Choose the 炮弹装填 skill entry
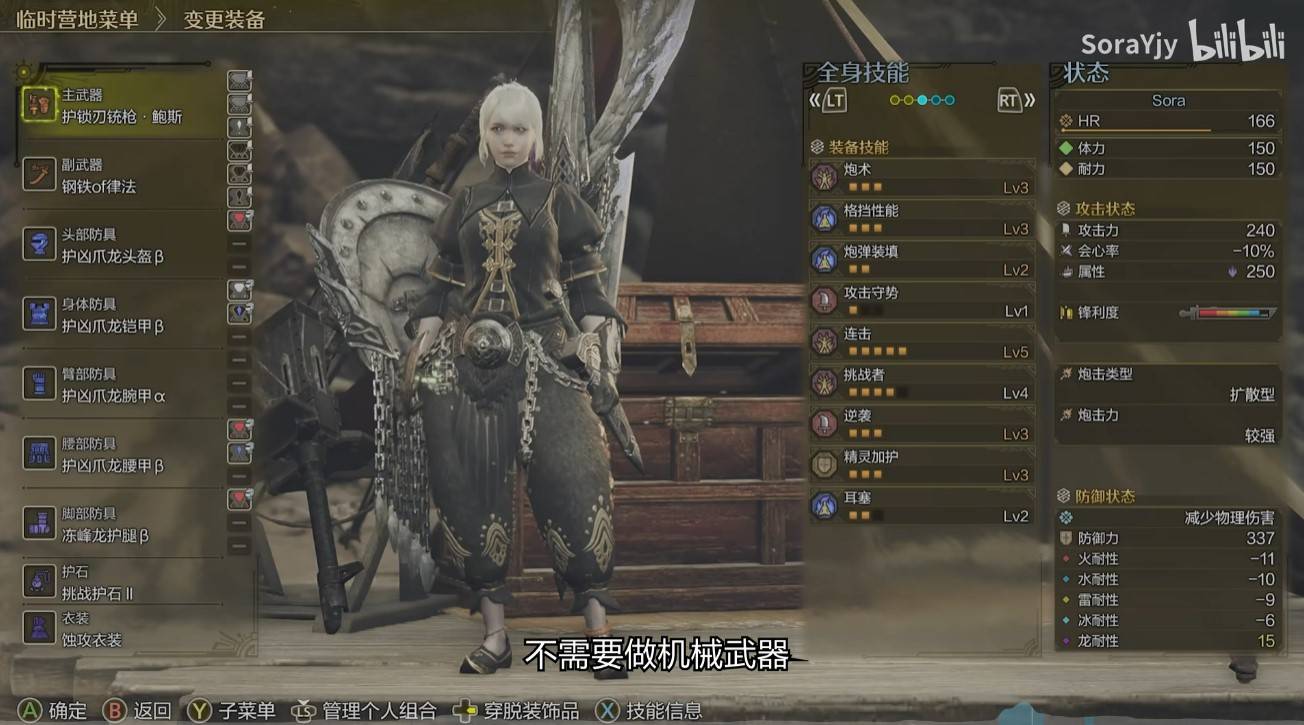 922,260
